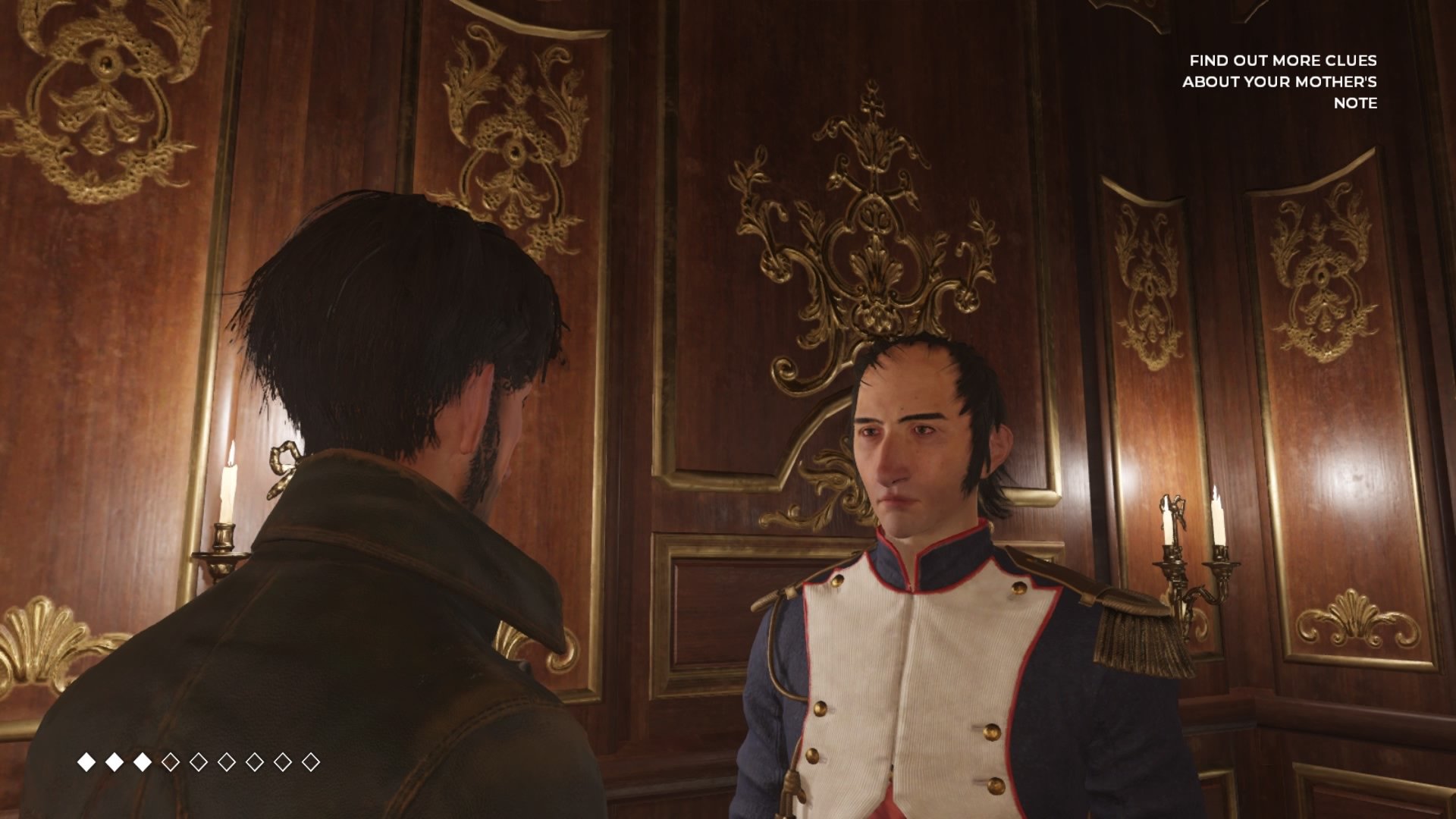
Task: Select the fourth empty diamond slot
Action: (255, 761)
